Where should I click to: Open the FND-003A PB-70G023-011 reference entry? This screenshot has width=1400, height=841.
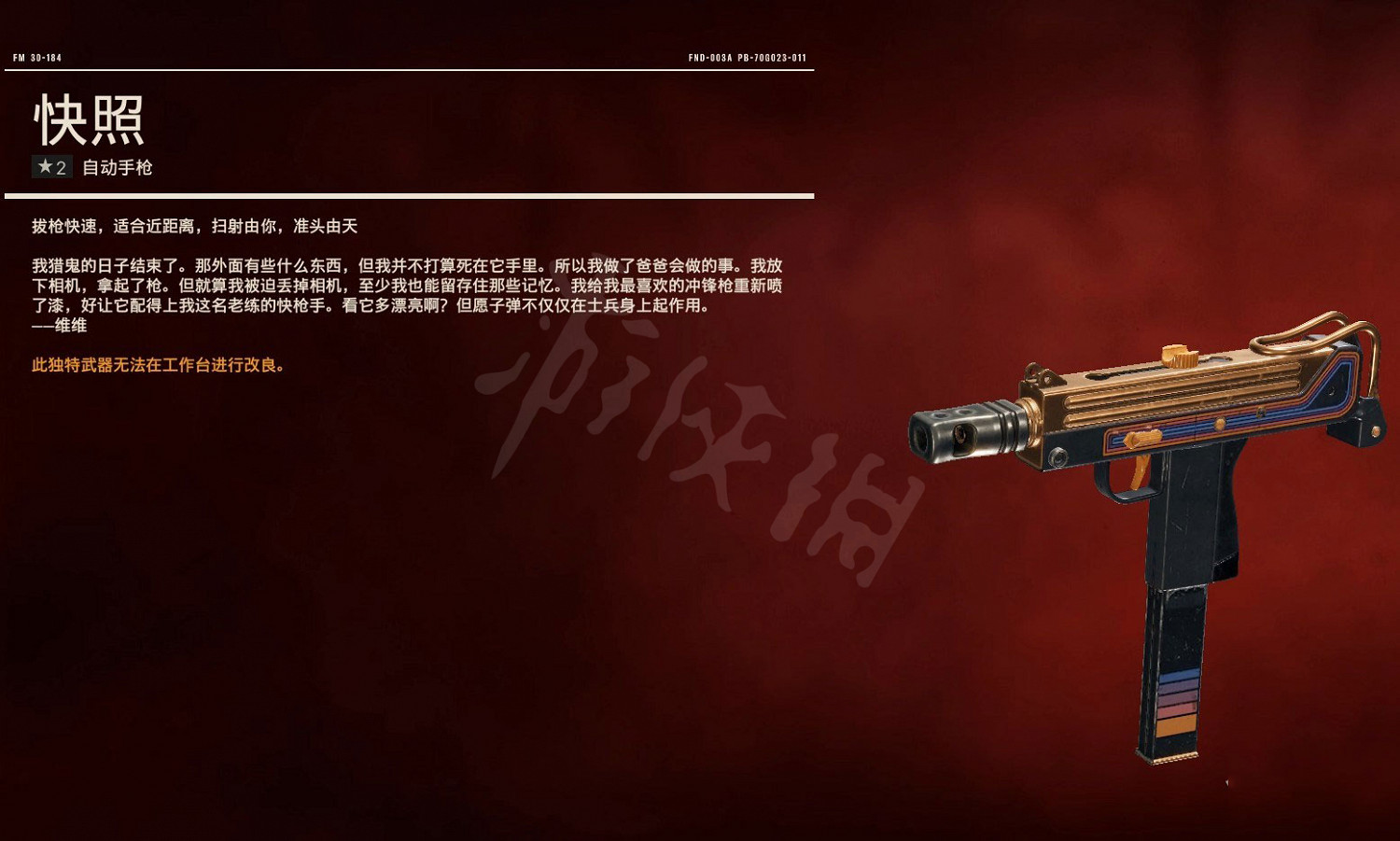click(x=747, y=56)
